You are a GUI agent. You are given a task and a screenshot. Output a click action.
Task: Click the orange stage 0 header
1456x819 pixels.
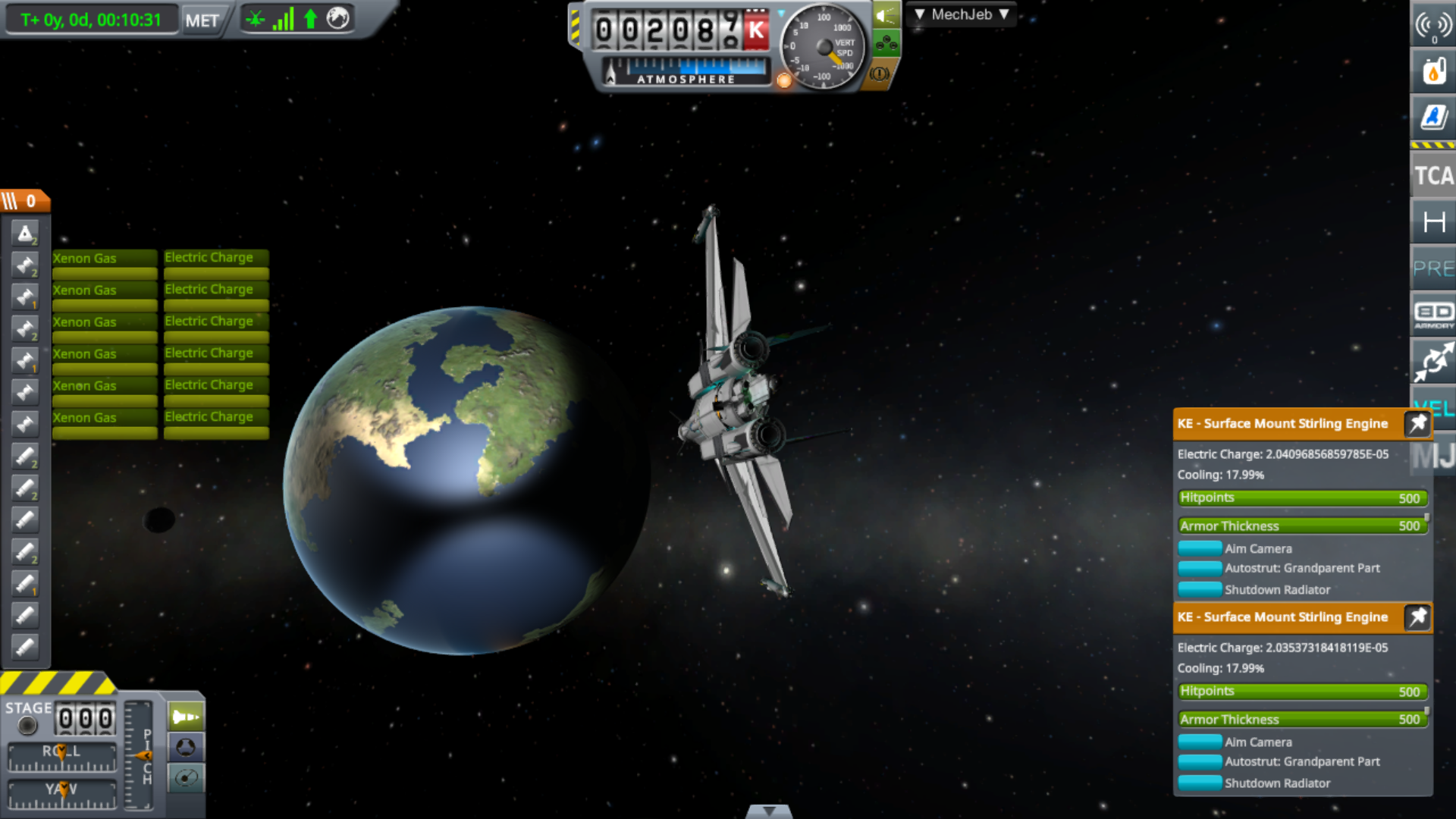(25, 201)
